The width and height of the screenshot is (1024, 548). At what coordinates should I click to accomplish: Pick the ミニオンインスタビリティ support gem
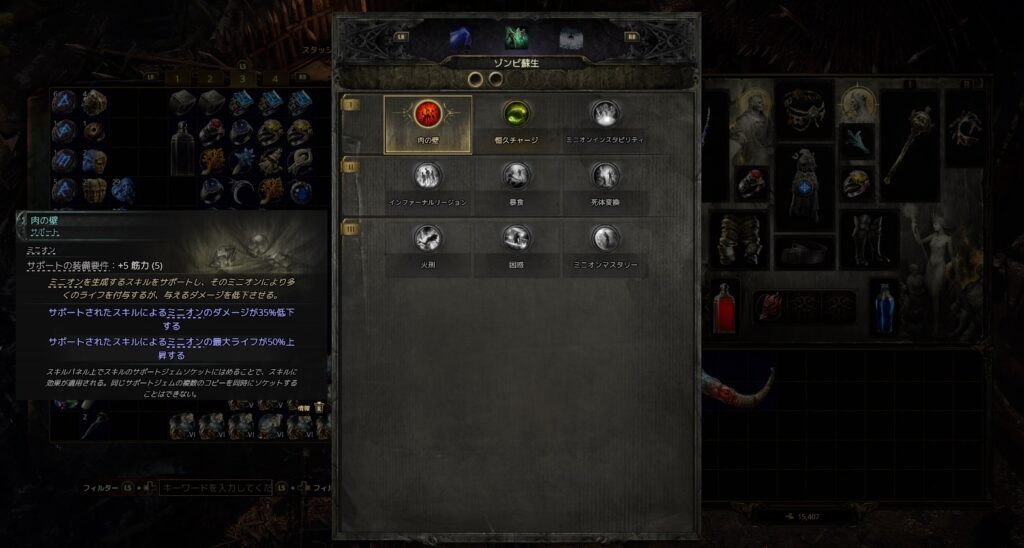(x=602, y=113)
